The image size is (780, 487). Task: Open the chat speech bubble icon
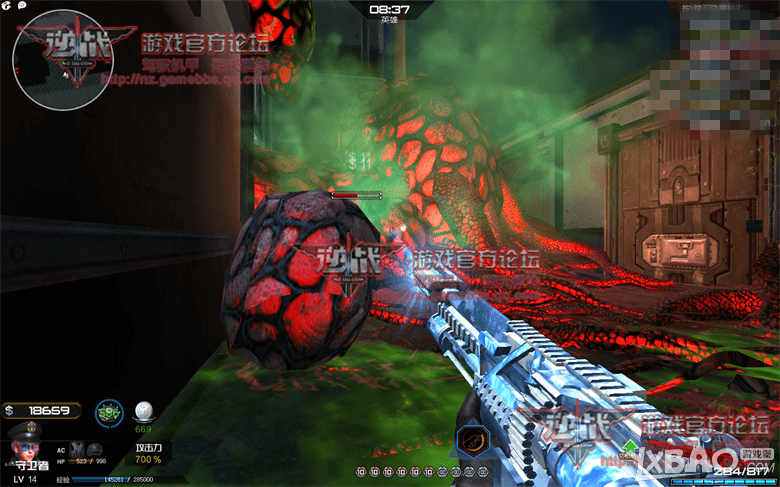(x=22, y=6)
